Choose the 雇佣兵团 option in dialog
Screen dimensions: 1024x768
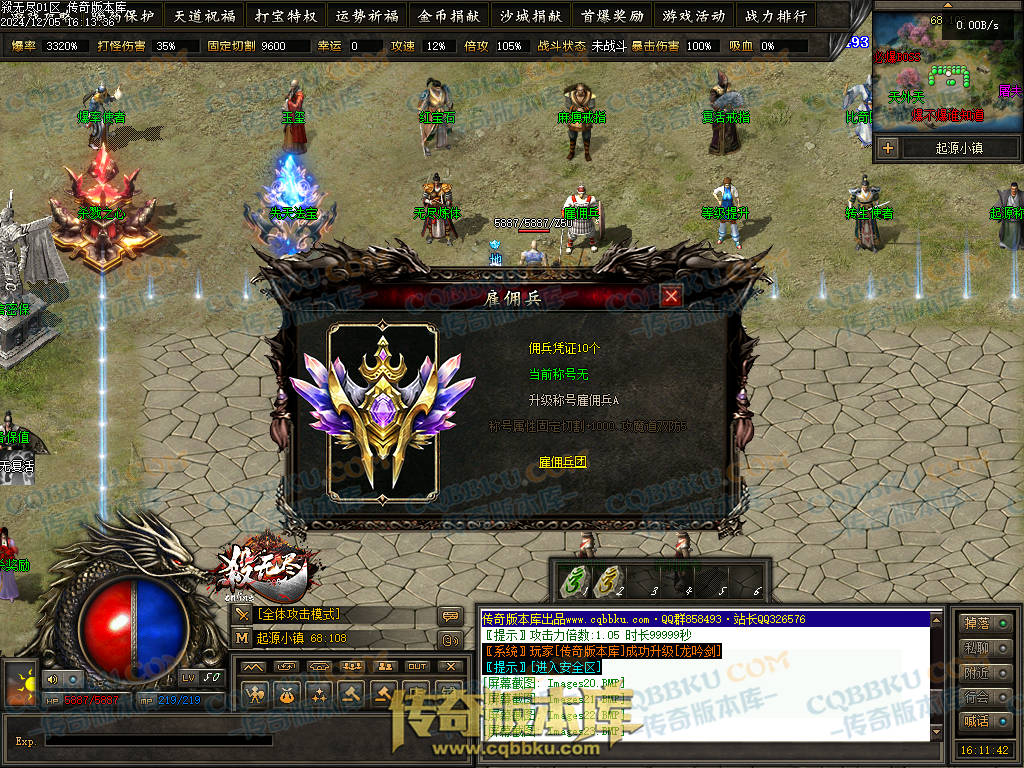[x=562, y=462]
